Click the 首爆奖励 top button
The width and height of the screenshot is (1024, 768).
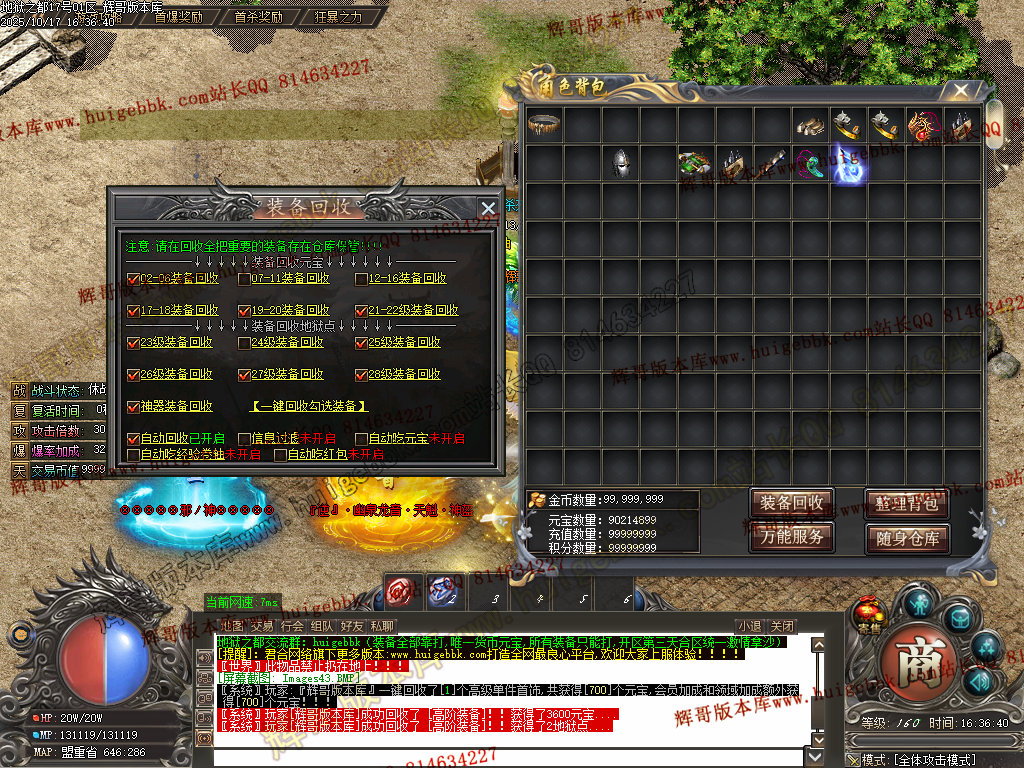pos(178,17)
